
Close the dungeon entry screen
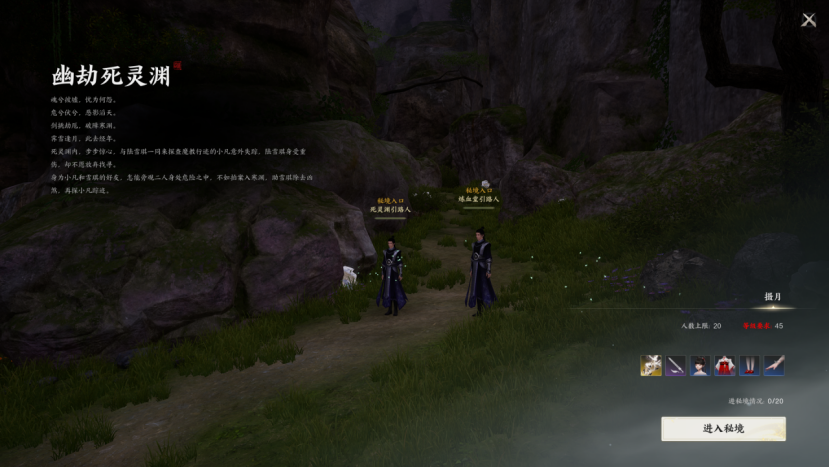[x=808, y=20]
